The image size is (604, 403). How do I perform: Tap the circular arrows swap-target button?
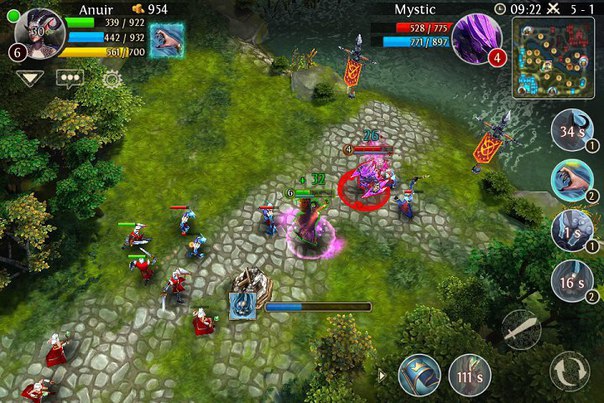[569, 371]
